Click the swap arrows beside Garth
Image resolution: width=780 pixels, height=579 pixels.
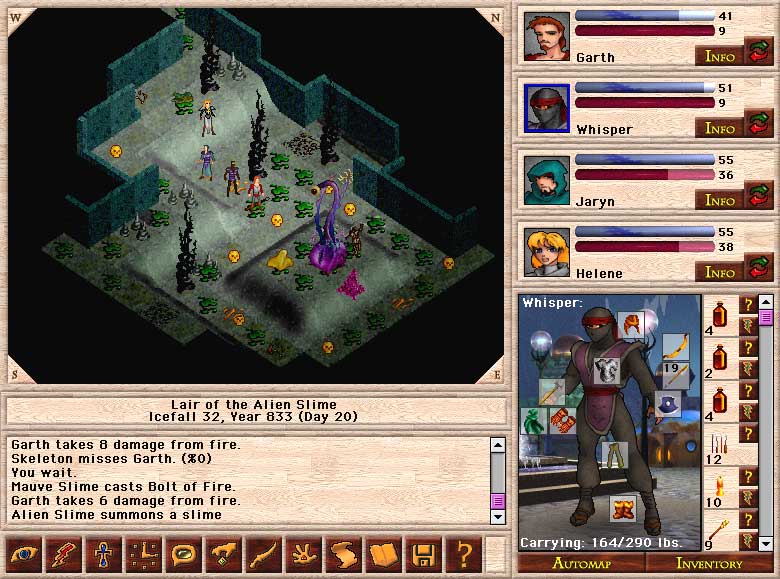point(759,51)
